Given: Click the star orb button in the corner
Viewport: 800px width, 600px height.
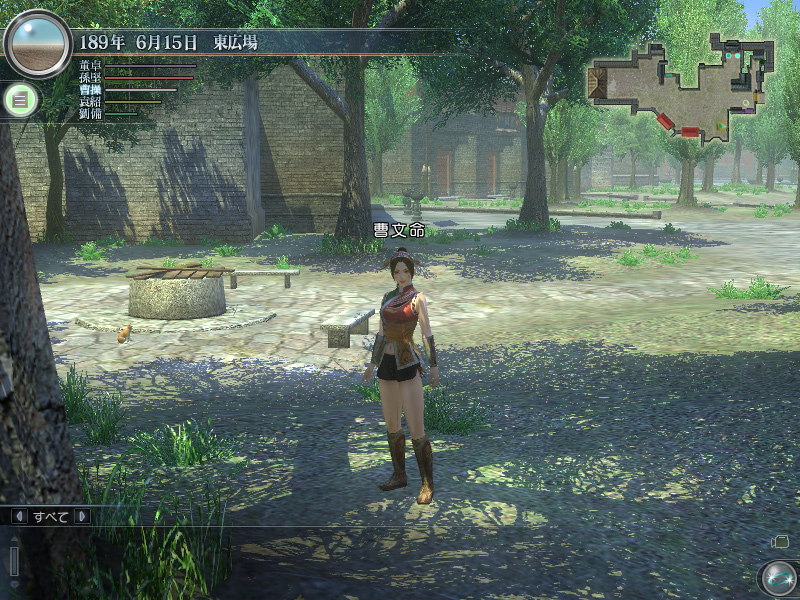Looking at the screenshot, I should coord(777,578).
